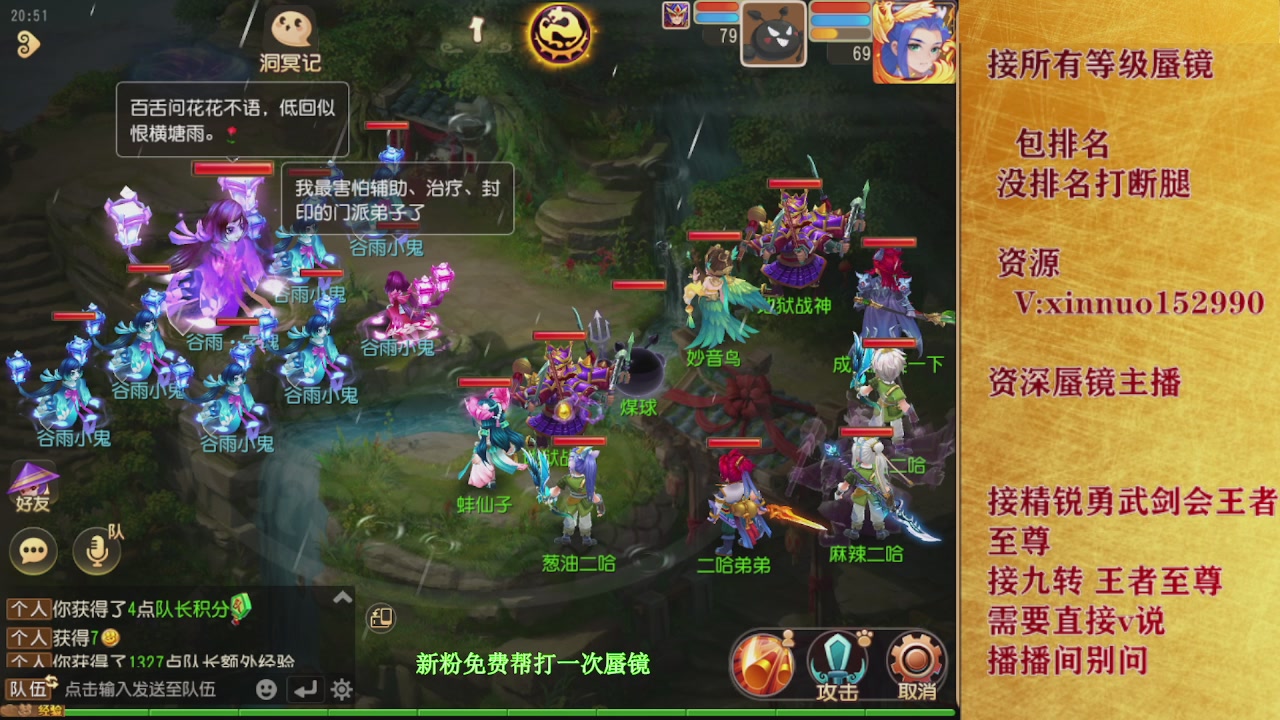Open chat settings via the gear icon
This screenshot has width=1280, height=720.
click(341, 688)
